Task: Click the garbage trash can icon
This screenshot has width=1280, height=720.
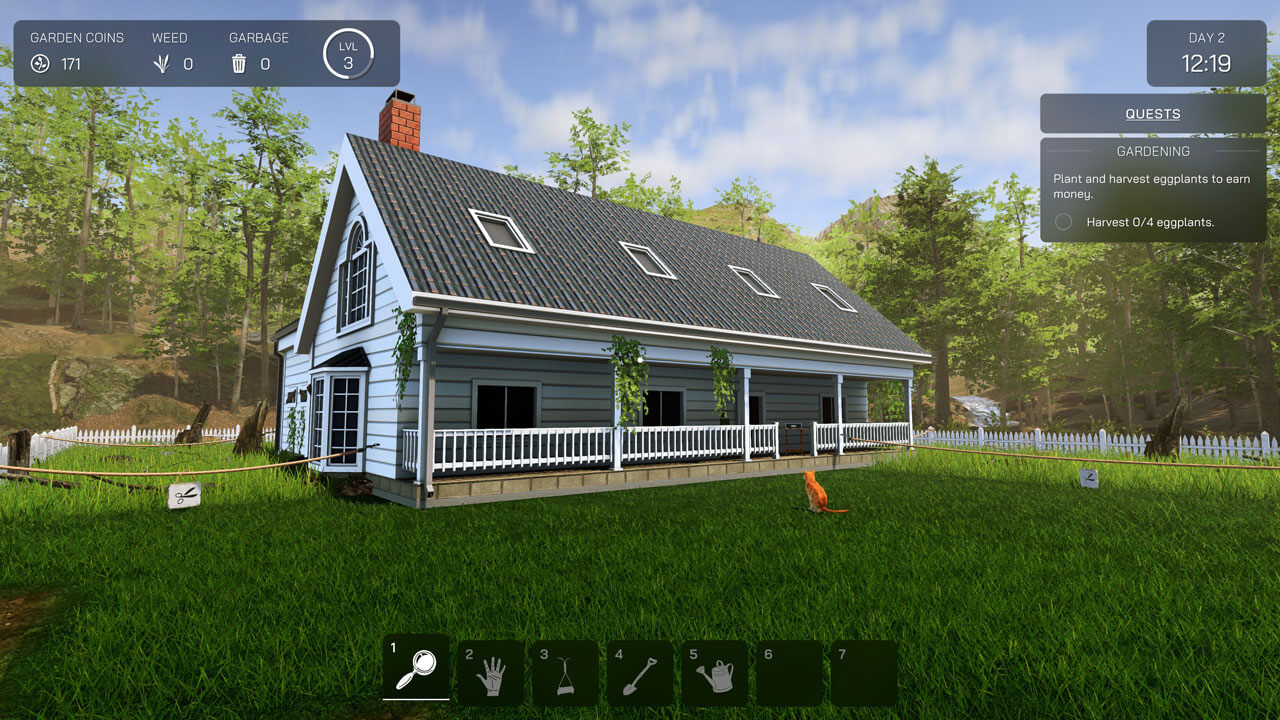Action: coord(239,64)
